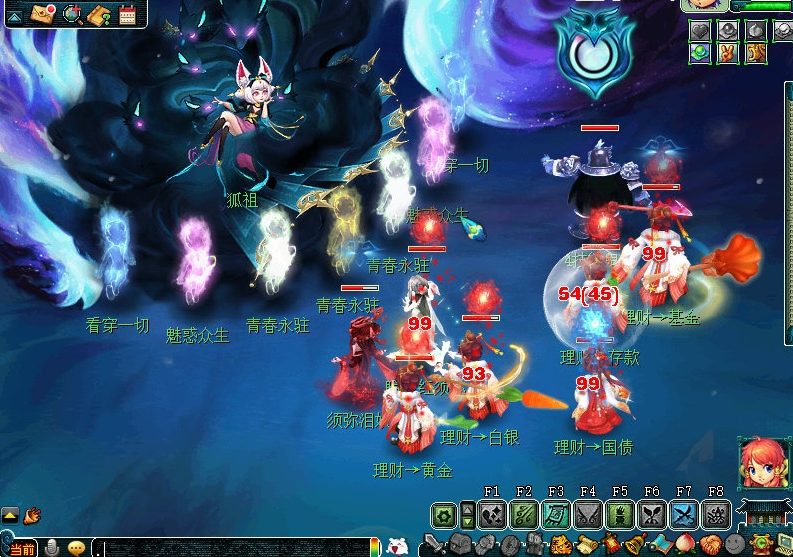Open the chat bubble button
This screenshot has width=793, height=557.
[x=77, y=548]
